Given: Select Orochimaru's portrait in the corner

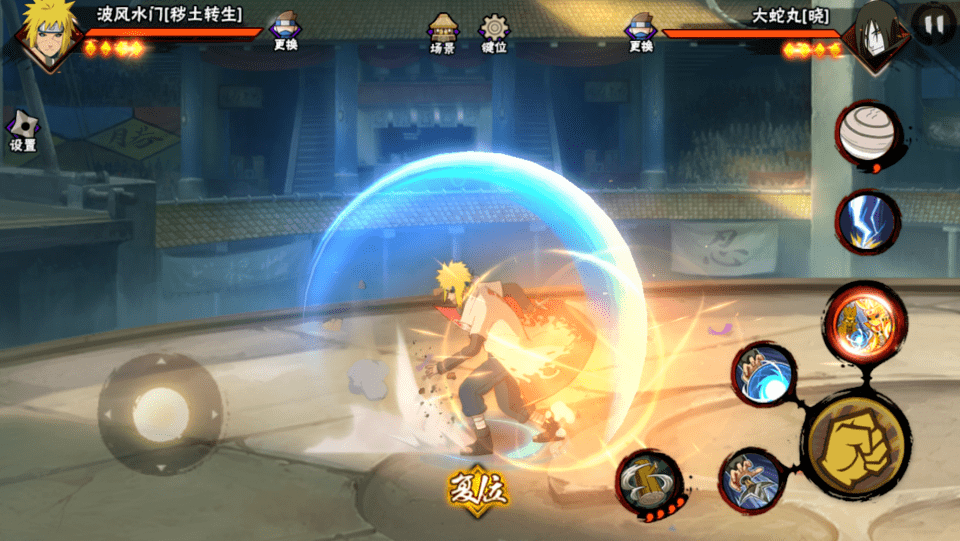Looking at the screenshot, I should tap(876, 36).
